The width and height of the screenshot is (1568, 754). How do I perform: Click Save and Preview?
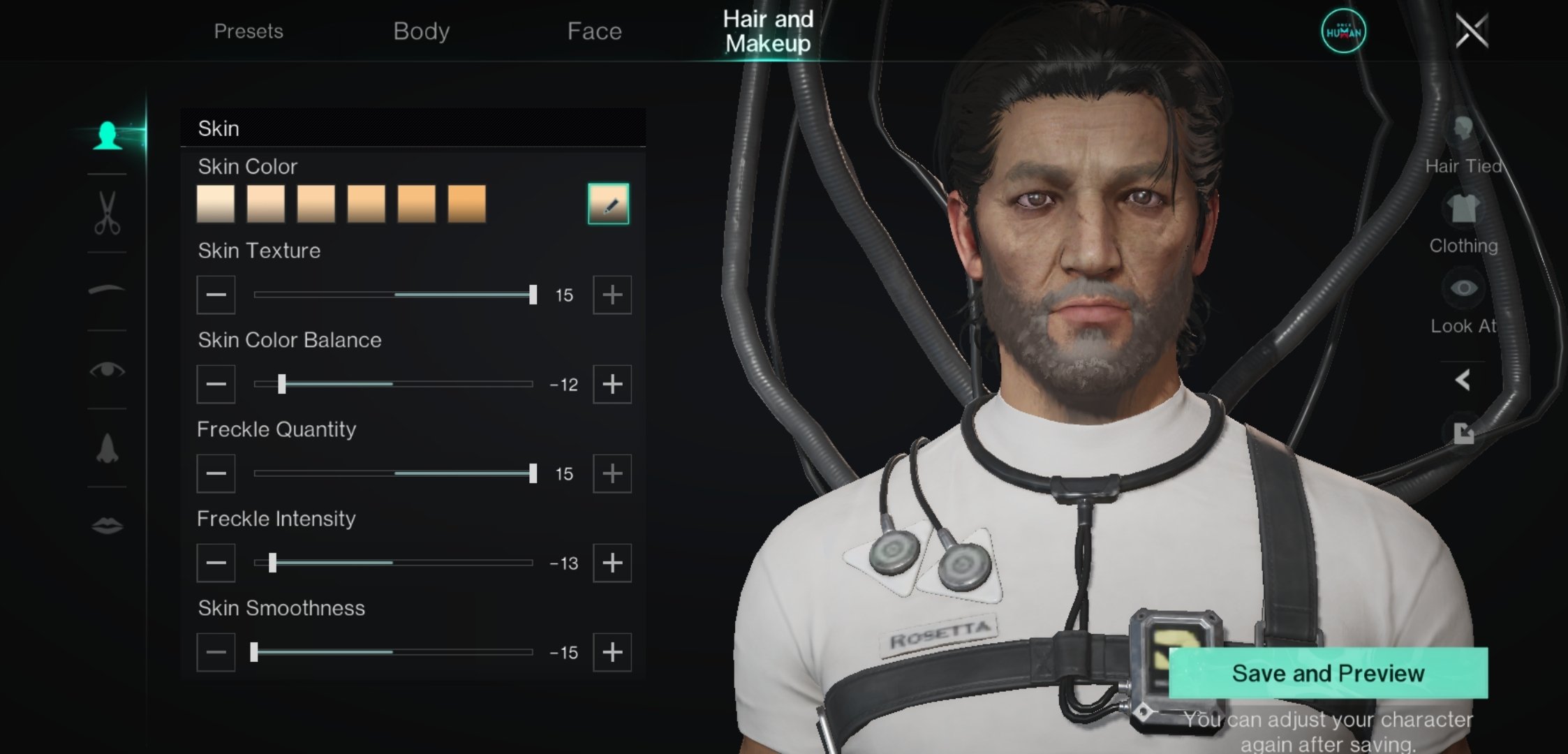(1328, 673)
